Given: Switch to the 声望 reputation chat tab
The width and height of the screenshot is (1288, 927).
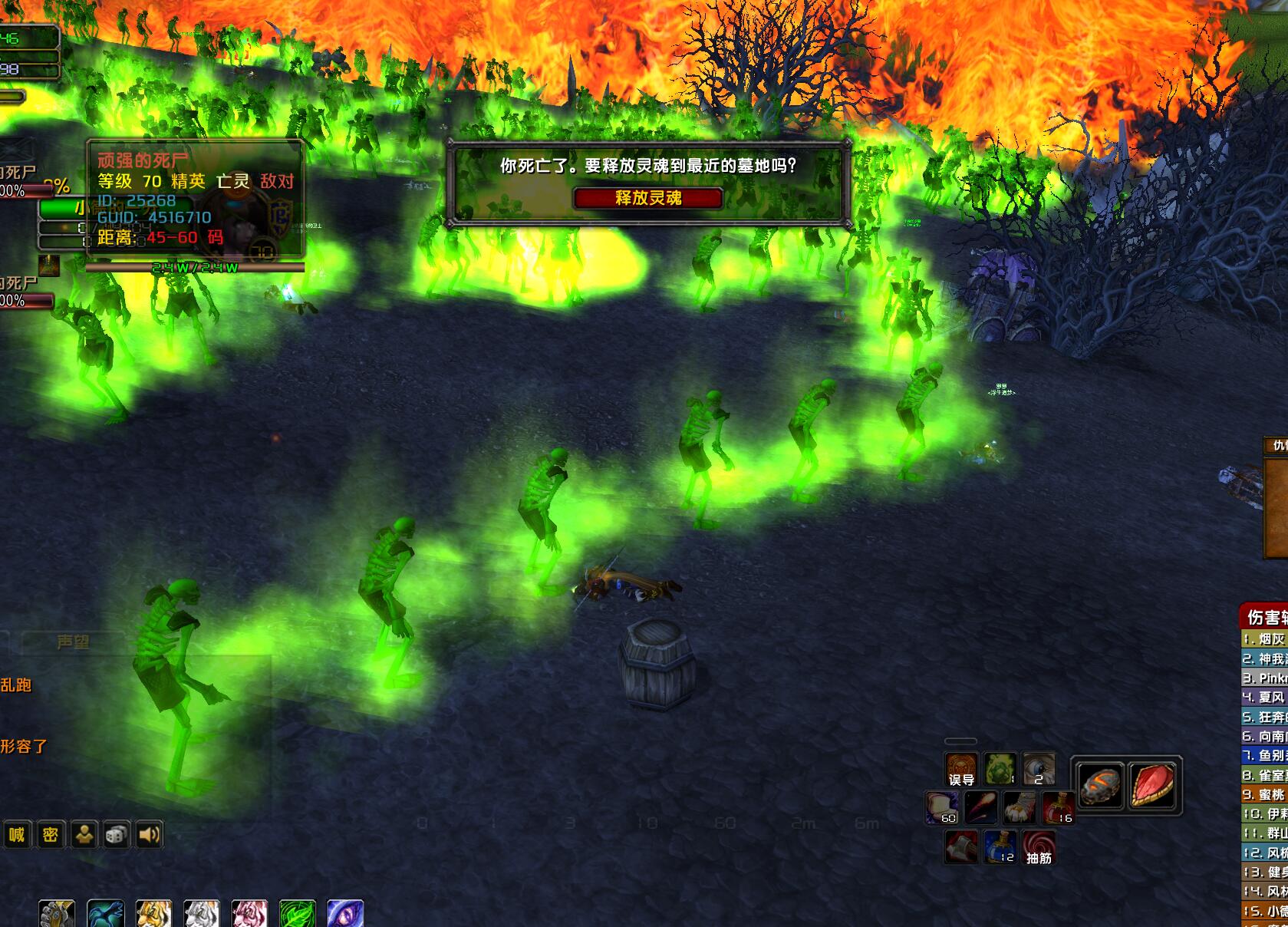Looking at the screenshot, I should (x=73, y=642).
